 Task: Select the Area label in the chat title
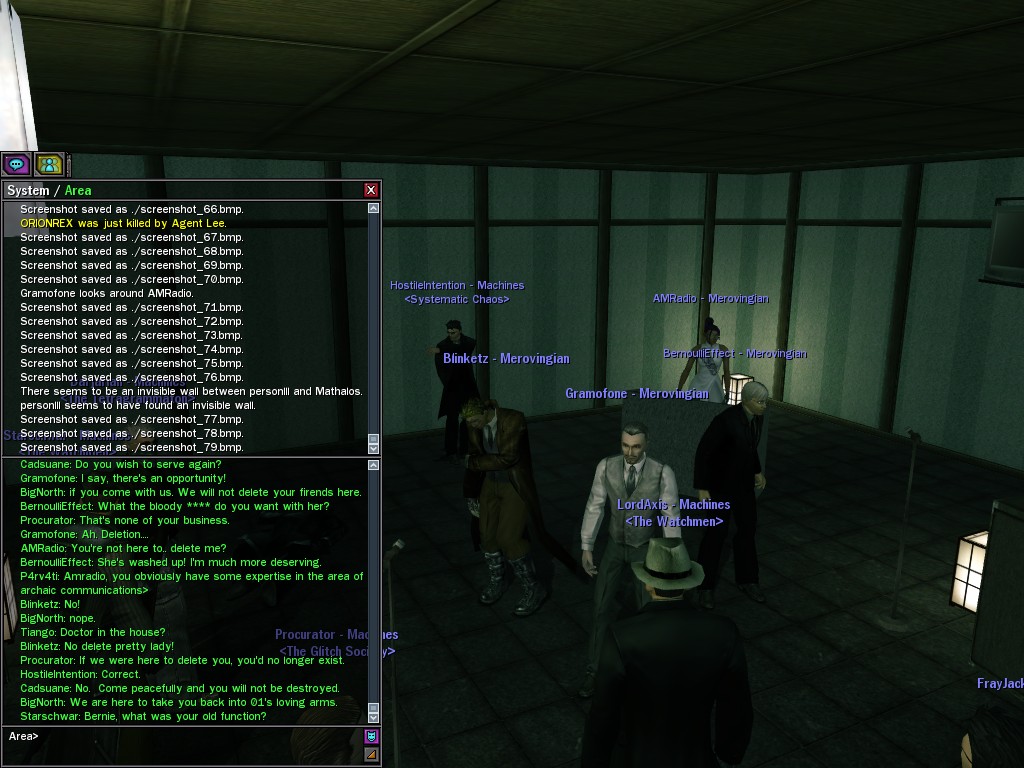[x=78, y=191]
